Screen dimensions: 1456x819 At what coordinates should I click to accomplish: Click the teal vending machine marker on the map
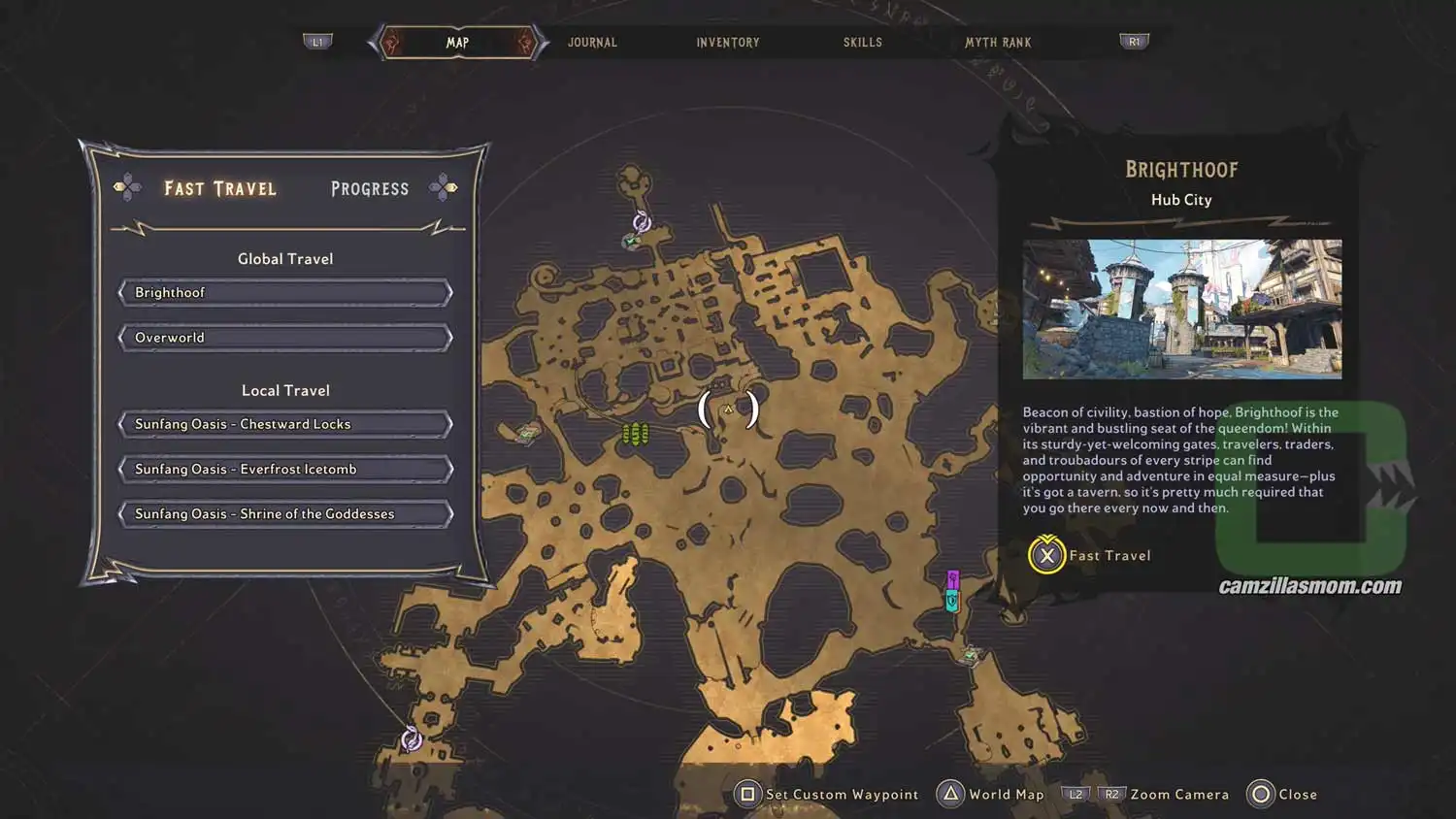click(x=951, y=601)
